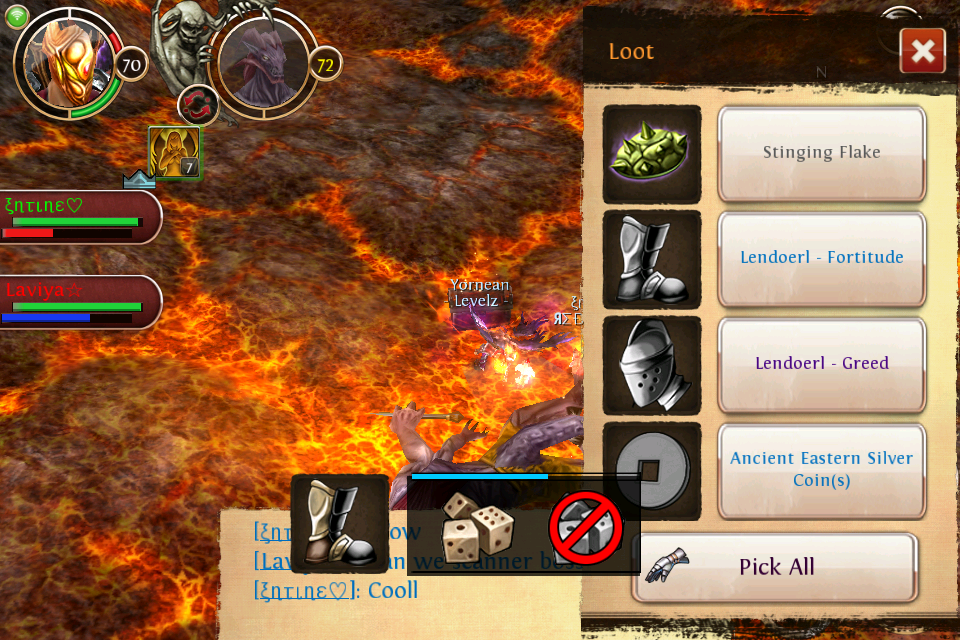Image resolution: width=960 pixels, height=640 pixels.
Task: Click the green Stinging Flake icon
Action: 652,154
